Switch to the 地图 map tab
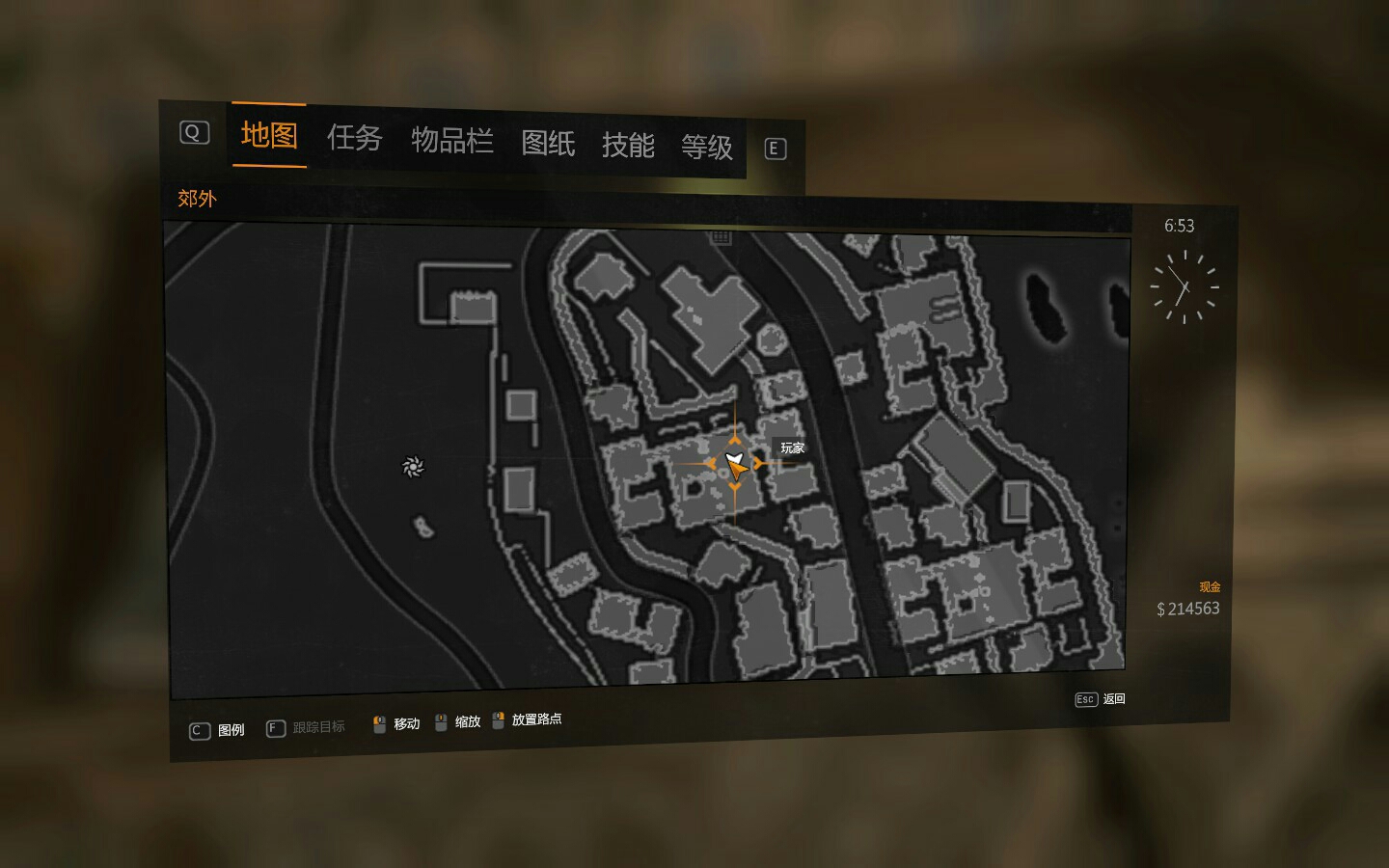The height and width of the screenshot is (868, 1389). [x=268, y=135]
